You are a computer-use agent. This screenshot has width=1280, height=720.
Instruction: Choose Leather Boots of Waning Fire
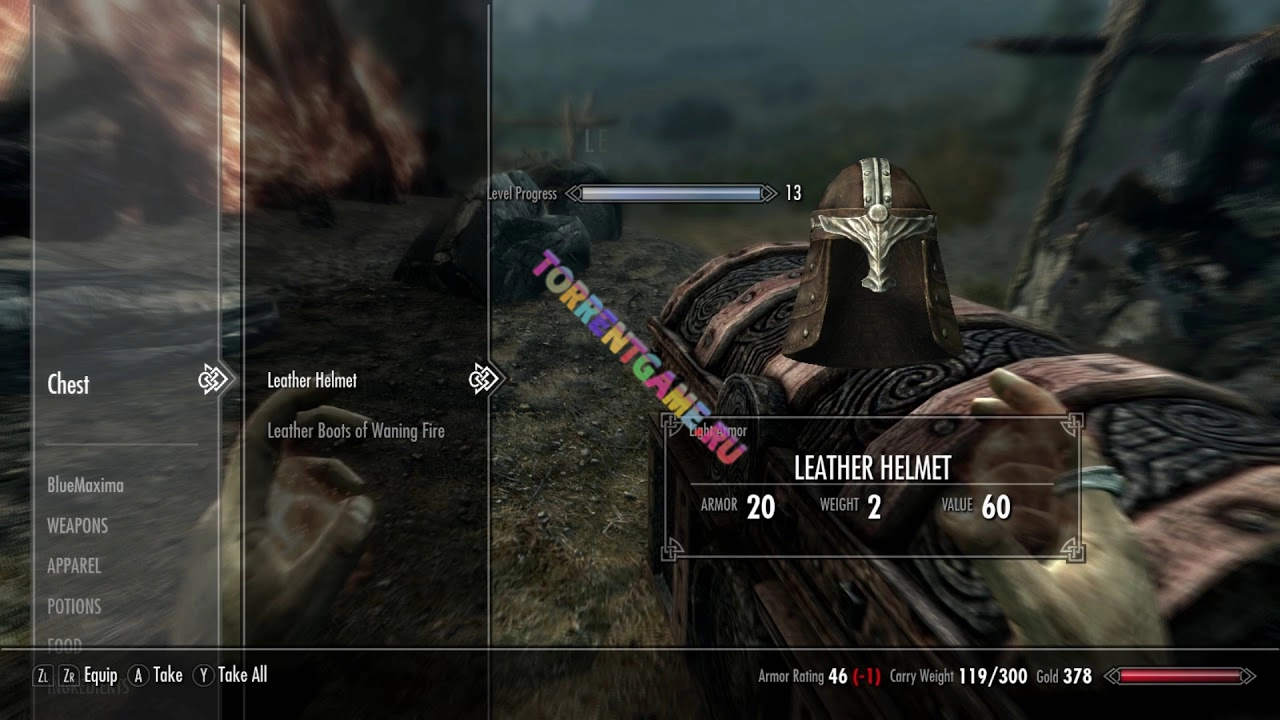[355, 431]
